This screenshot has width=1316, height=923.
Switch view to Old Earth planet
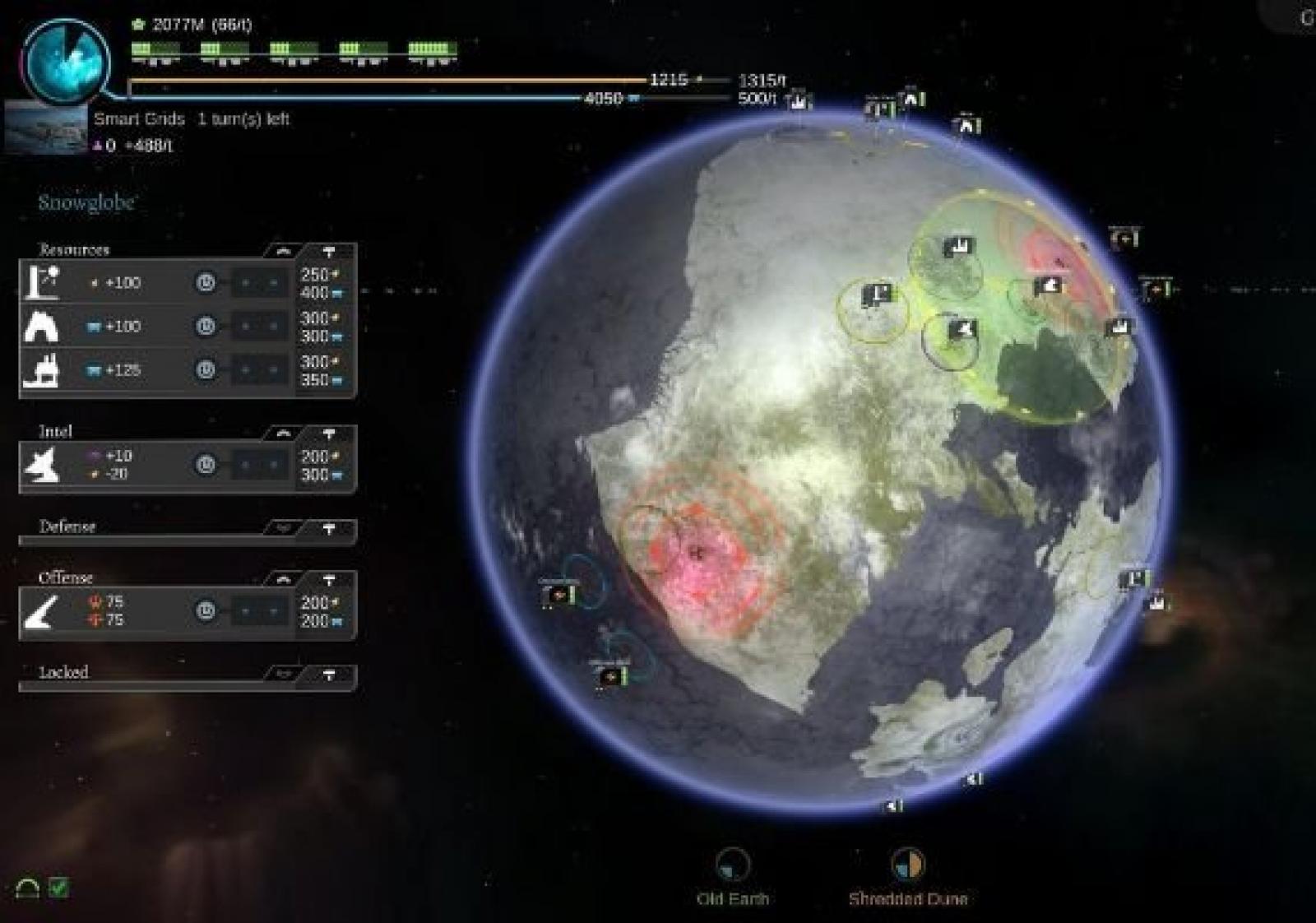[x=732, y=865]
